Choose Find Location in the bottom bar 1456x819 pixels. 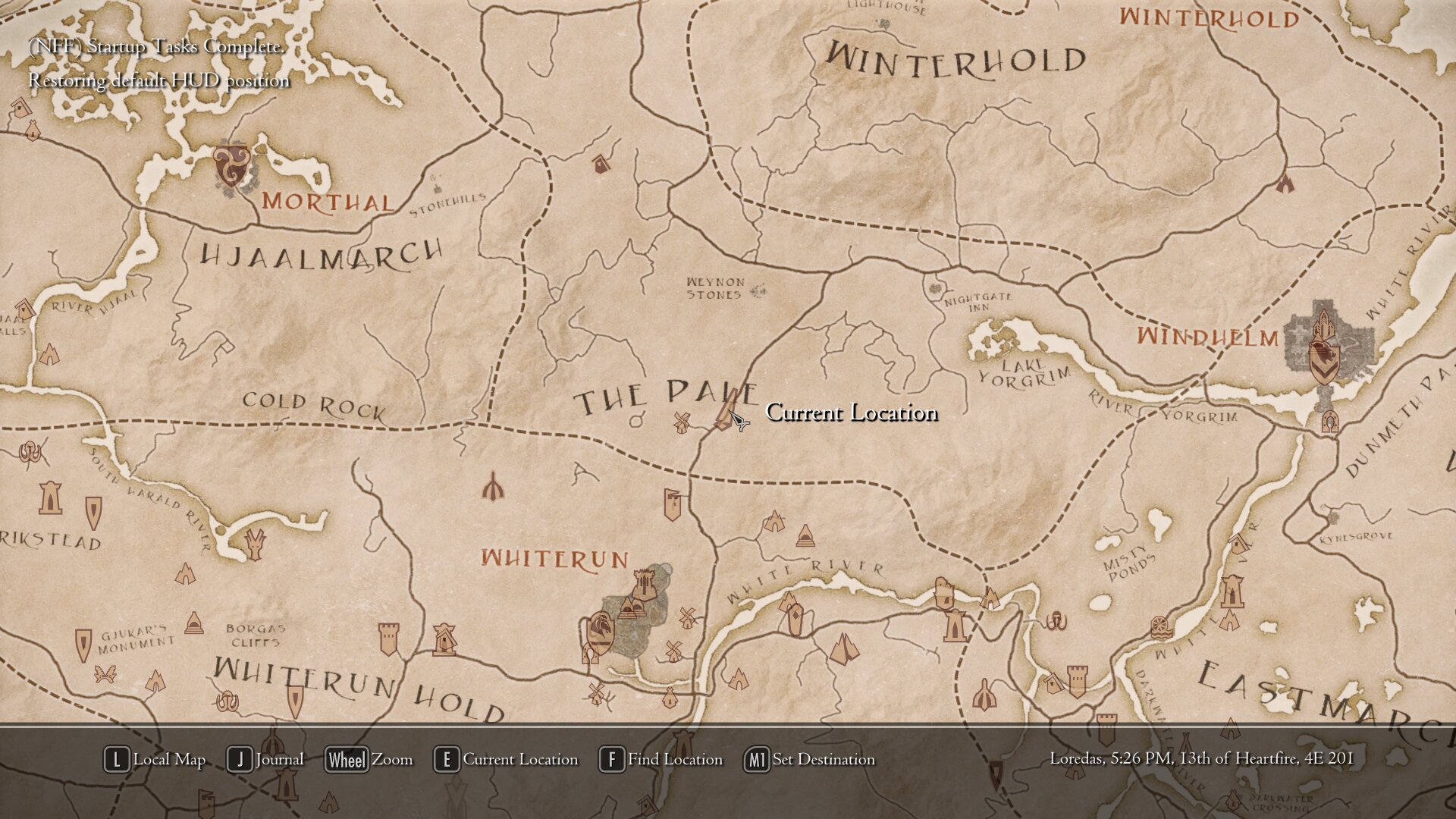click(661, 759)
